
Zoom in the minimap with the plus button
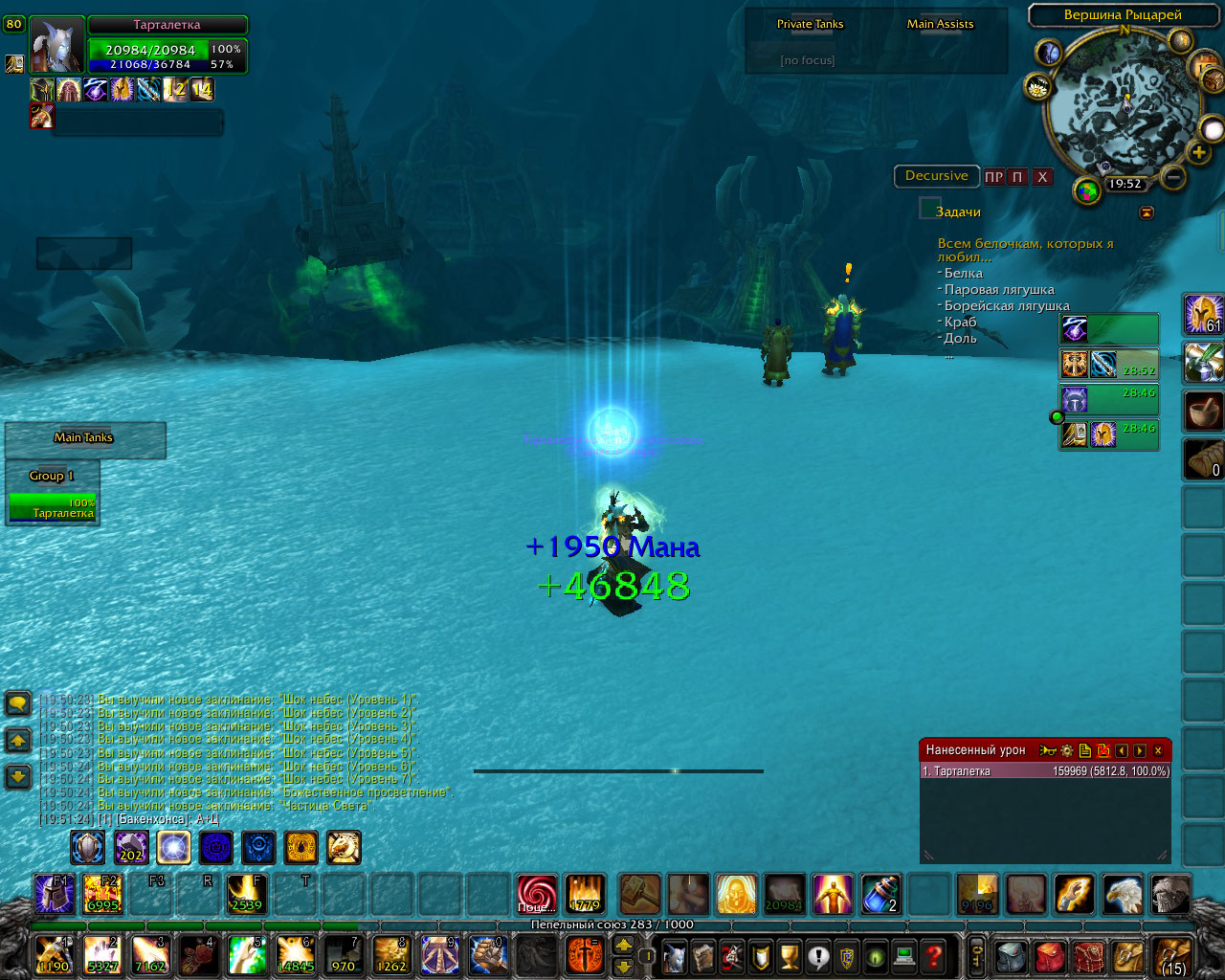tap(1198, 152)
